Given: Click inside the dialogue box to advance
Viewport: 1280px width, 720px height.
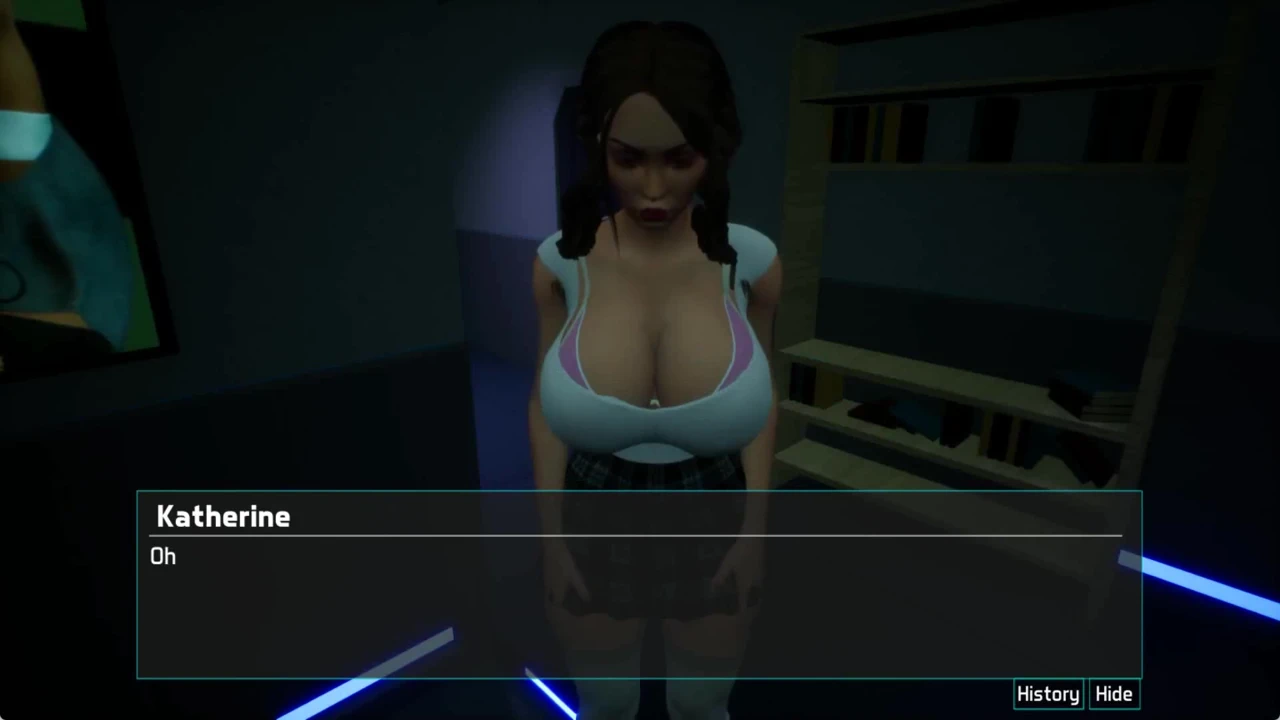Looking at the screenshot, I should (640, 600).
